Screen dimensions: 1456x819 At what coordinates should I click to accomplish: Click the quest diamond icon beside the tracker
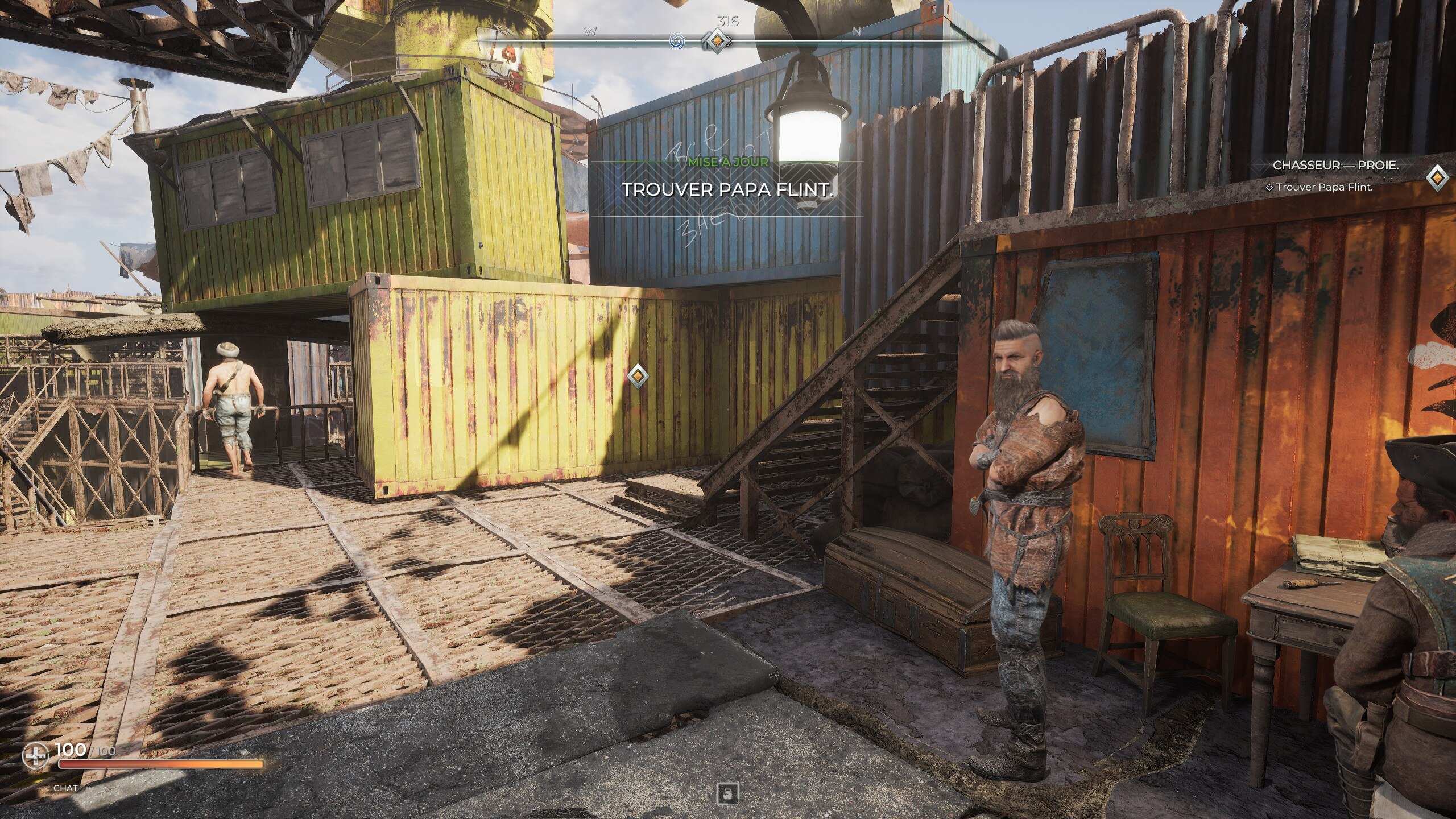[1437, 177]
